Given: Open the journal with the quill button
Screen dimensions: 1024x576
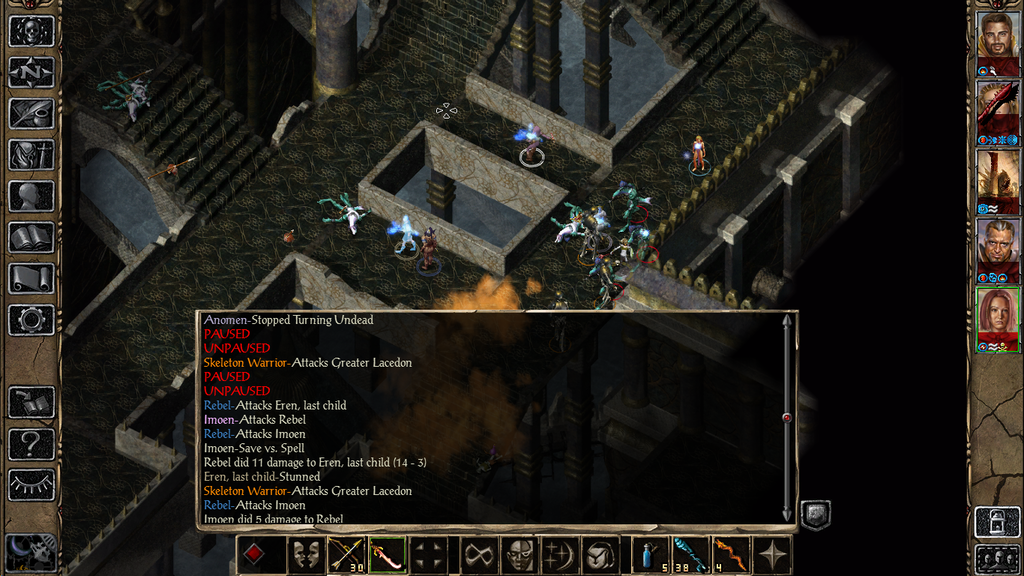Looking at the screenshot, I should point(31,113).
